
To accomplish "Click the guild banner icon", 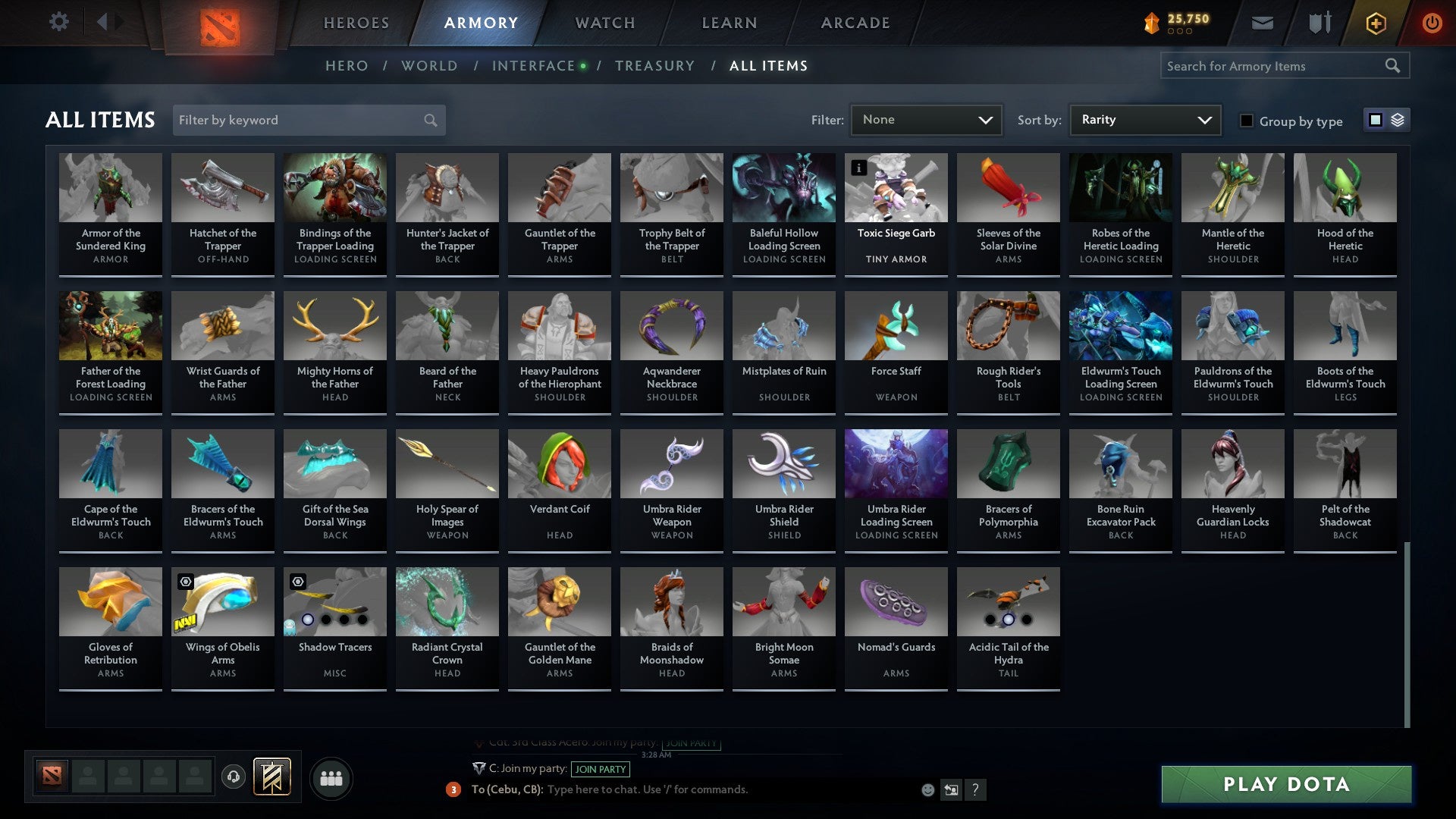I will pyautogui.click(x=273, y=777).
